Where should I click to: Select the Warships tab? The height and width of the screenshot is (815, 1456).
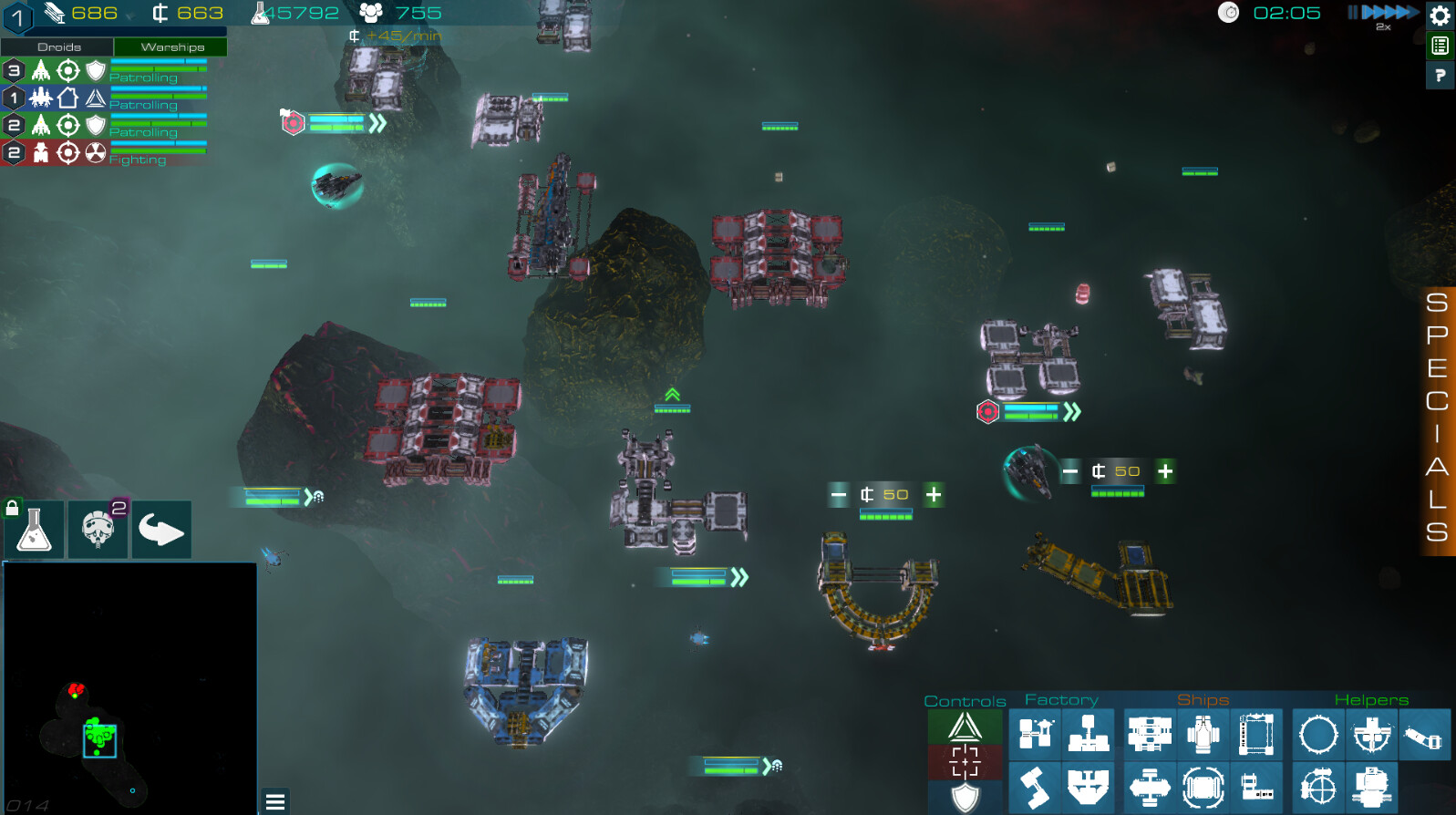click(170, 46)
